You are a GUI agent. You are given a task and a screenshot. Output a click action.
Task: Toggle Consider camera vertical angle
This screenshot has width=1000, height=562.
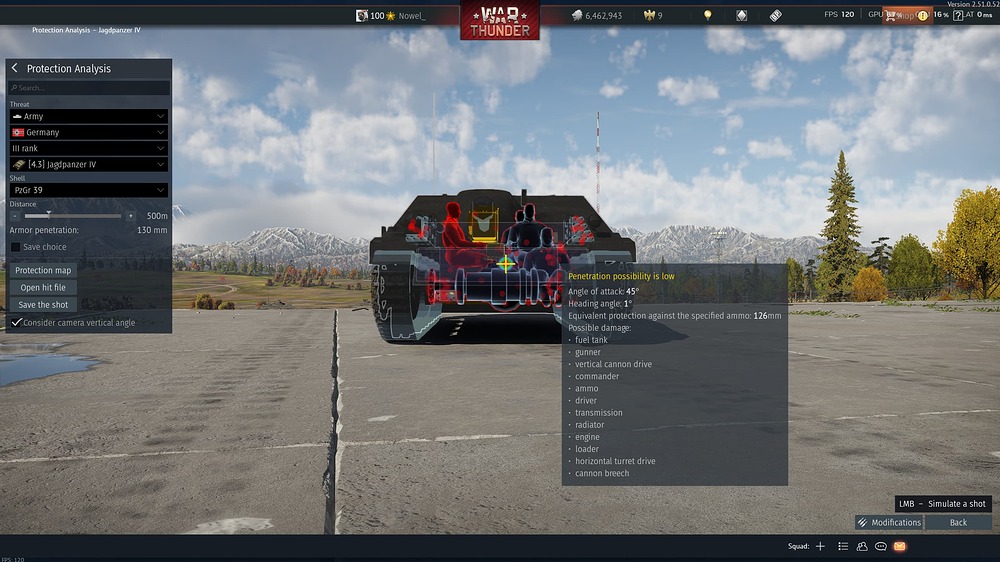click(x=16, y=323)
